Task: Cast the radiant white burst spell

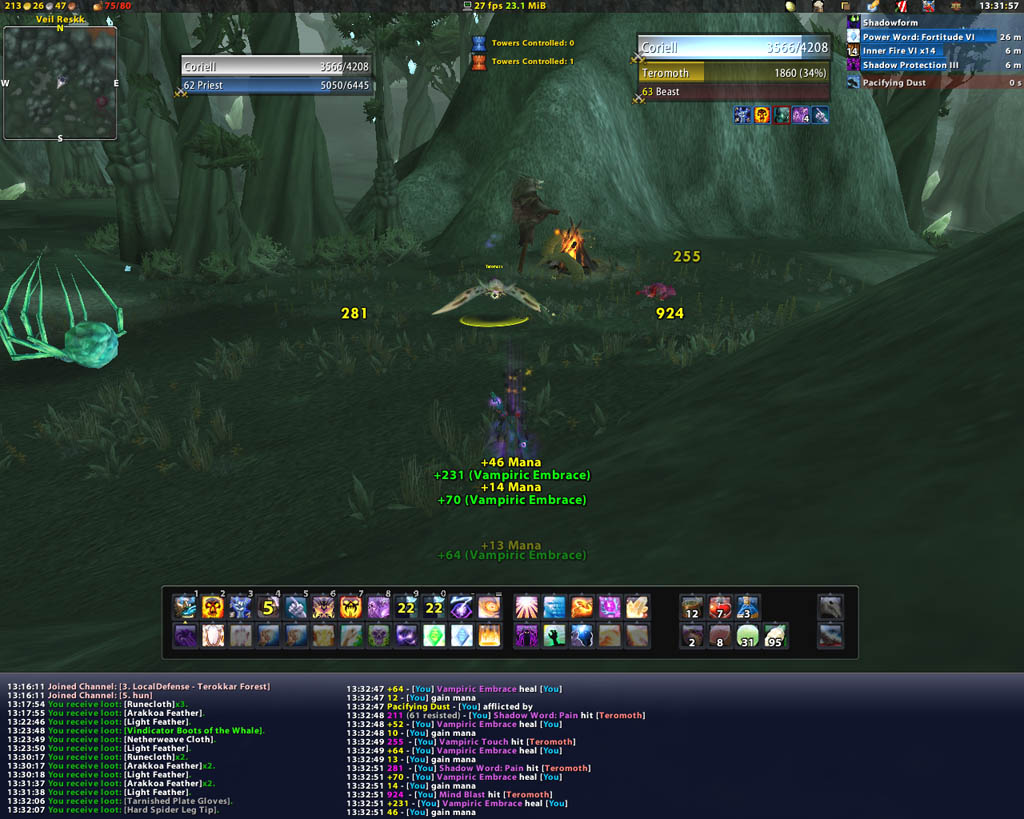Action: click(526, 607)
